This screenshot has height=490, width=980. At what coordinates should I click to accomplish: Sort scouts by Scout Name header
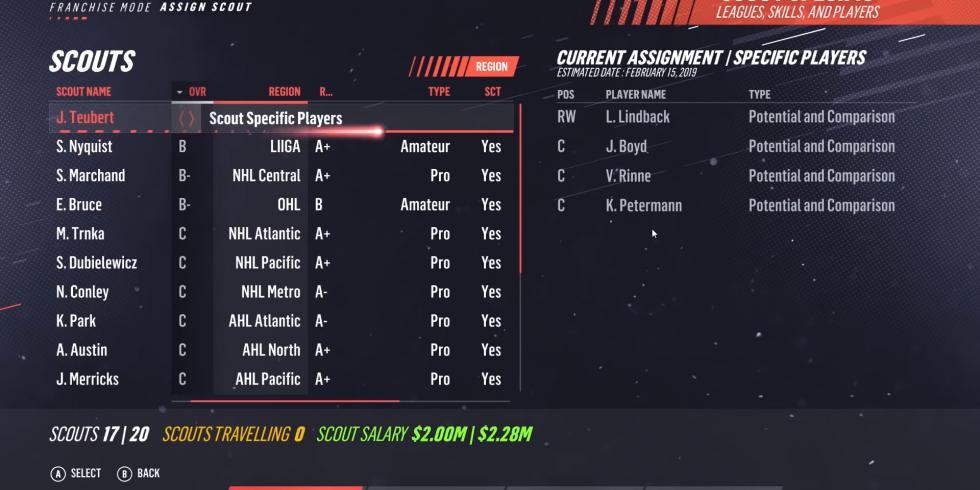click(x=84, y=92)
